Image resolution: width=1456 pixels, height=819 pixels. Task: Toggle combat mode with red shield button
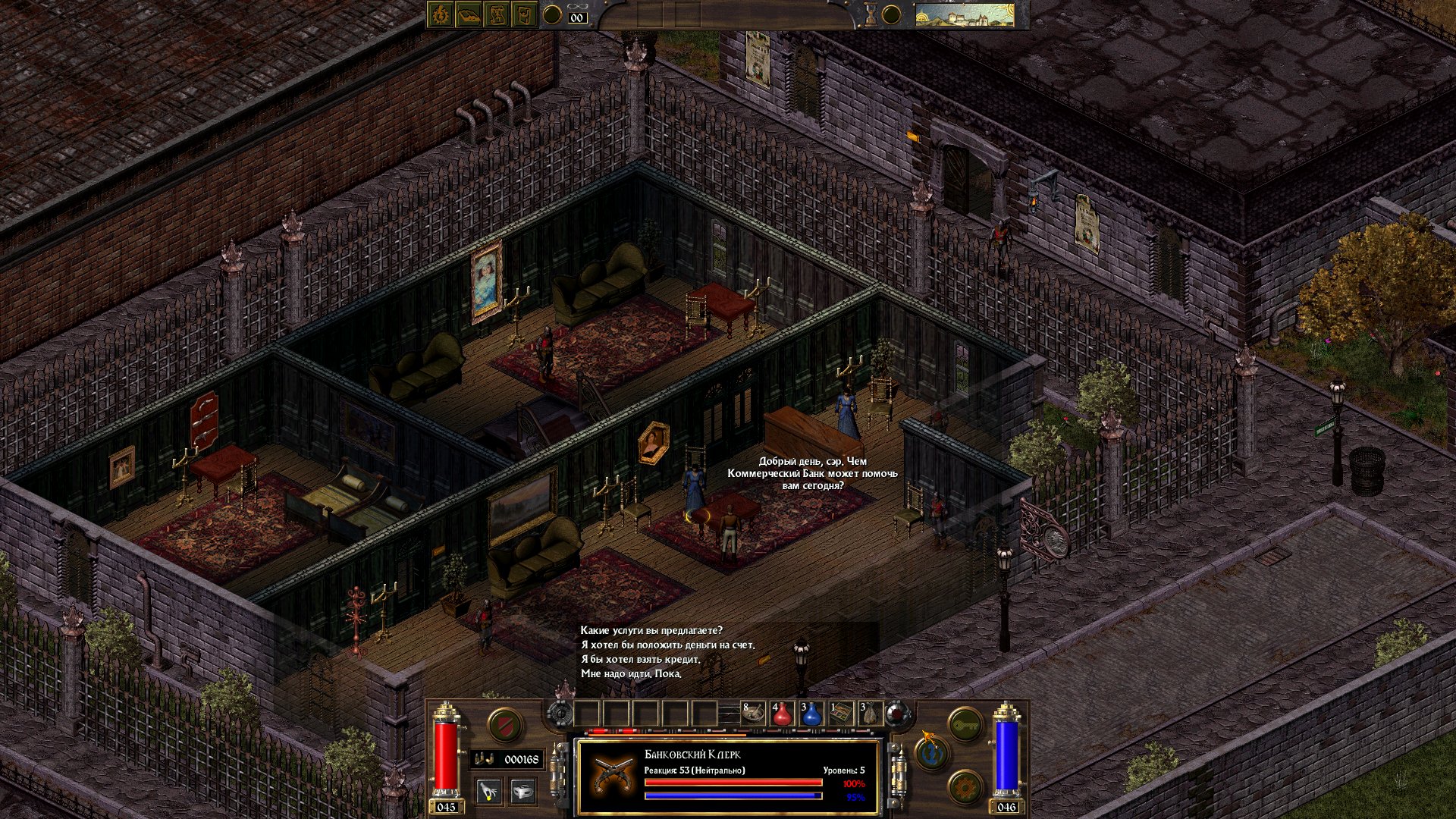pyautogui.click(x=505, y=725)
